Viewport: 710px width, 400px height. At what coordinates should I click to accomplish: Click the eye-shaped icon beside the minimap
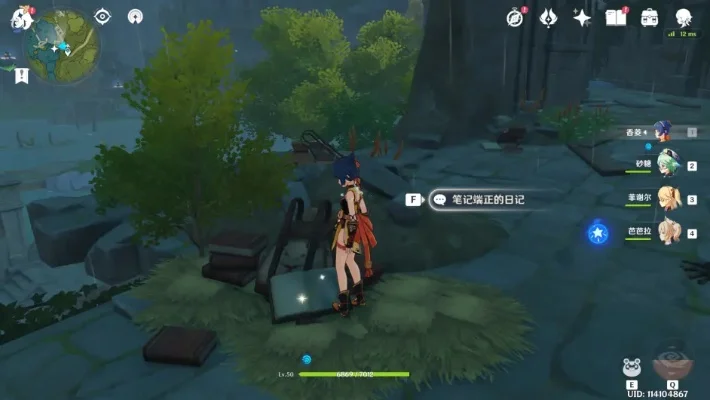(102, 16)
